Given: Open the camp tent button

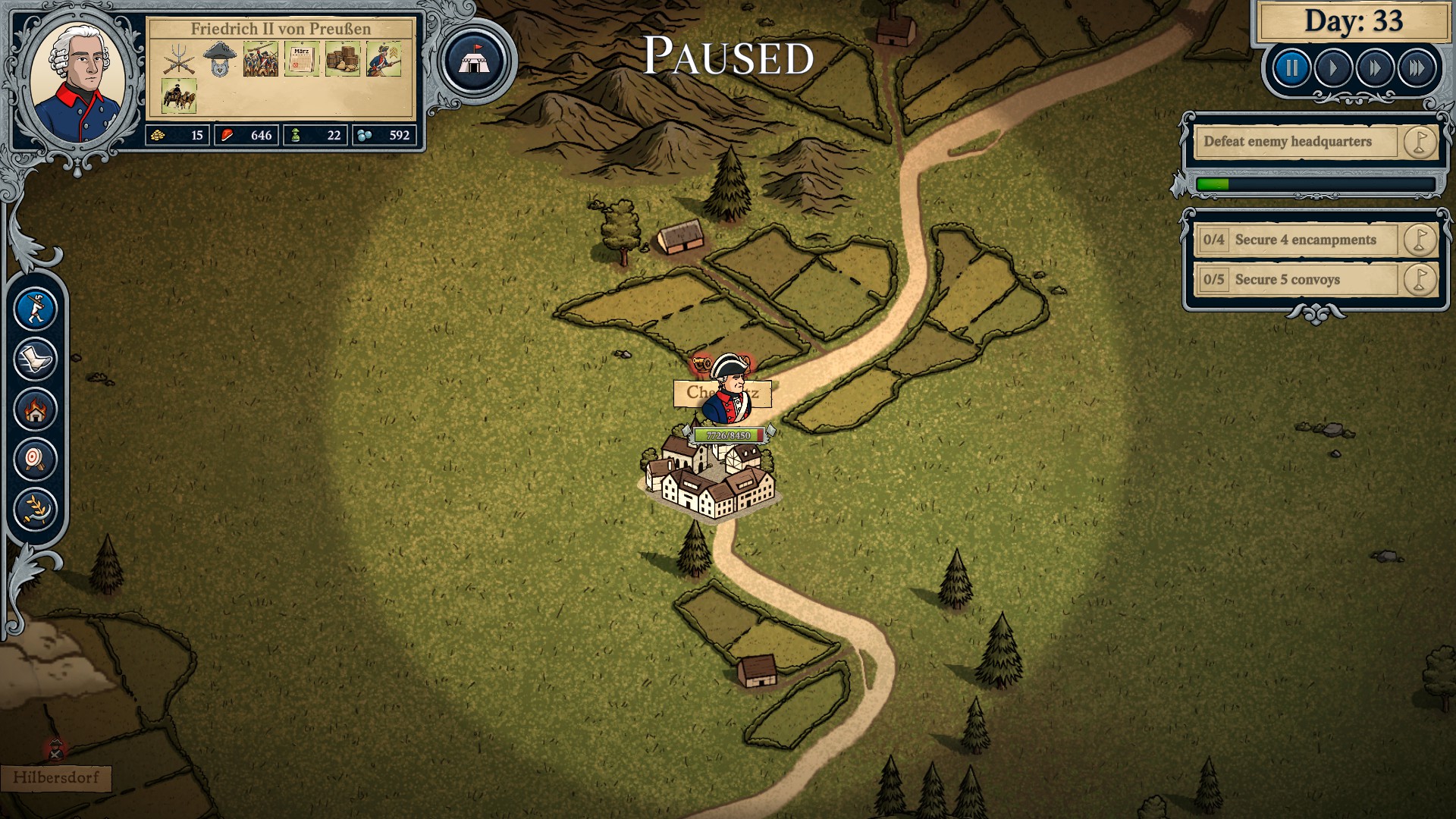Looking at the screenshot, I should click(x=475, y=61).
